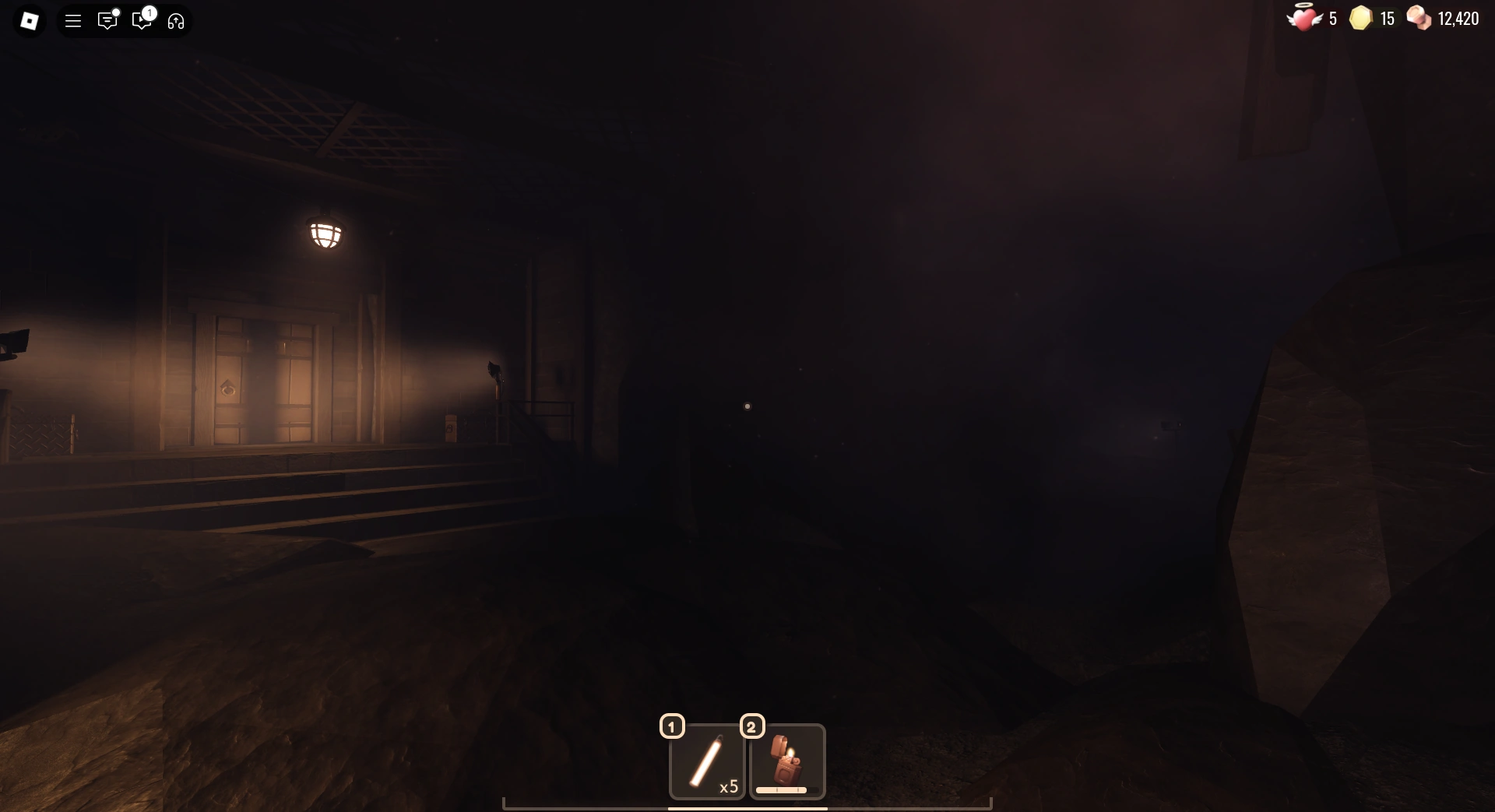
Task: Open the in-game chat bubble icon
Action: click(x=107, y=21)
